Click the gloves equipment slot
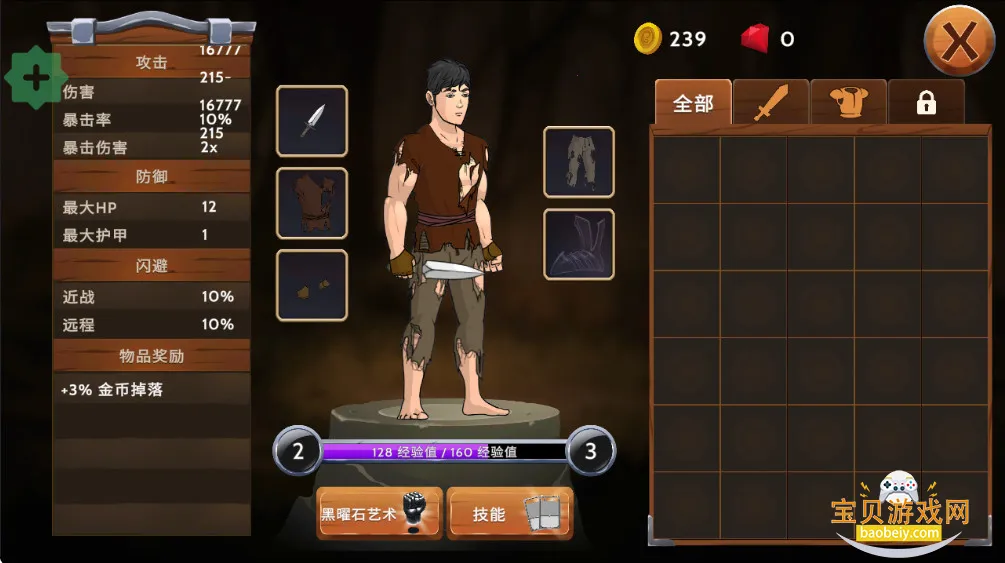This screenshot has height=563, width=1005. click(x=312, y=285)
